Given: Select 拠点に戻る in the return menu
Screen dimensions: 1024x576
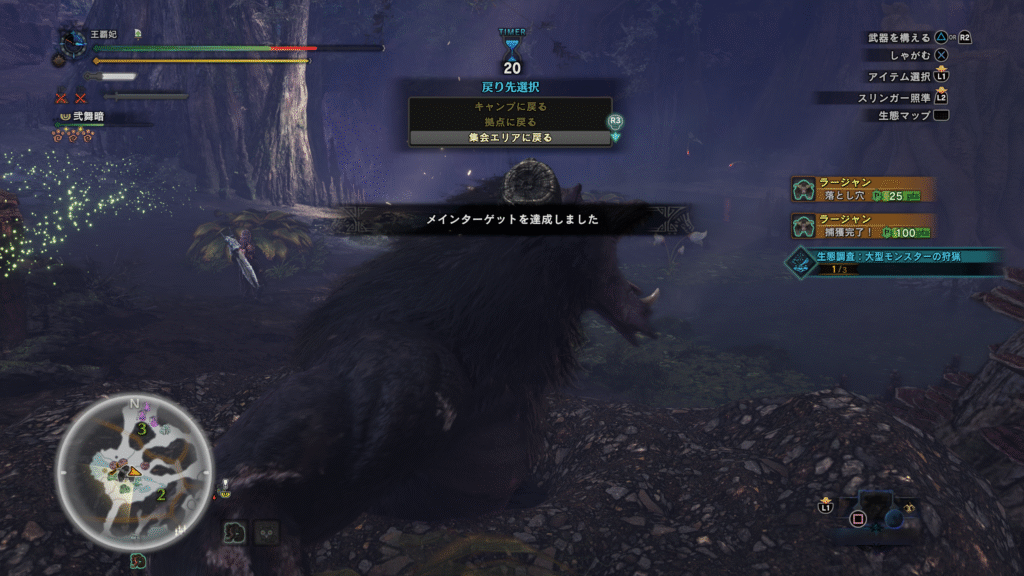Looking at the screenshot, I should pos(509,122).
